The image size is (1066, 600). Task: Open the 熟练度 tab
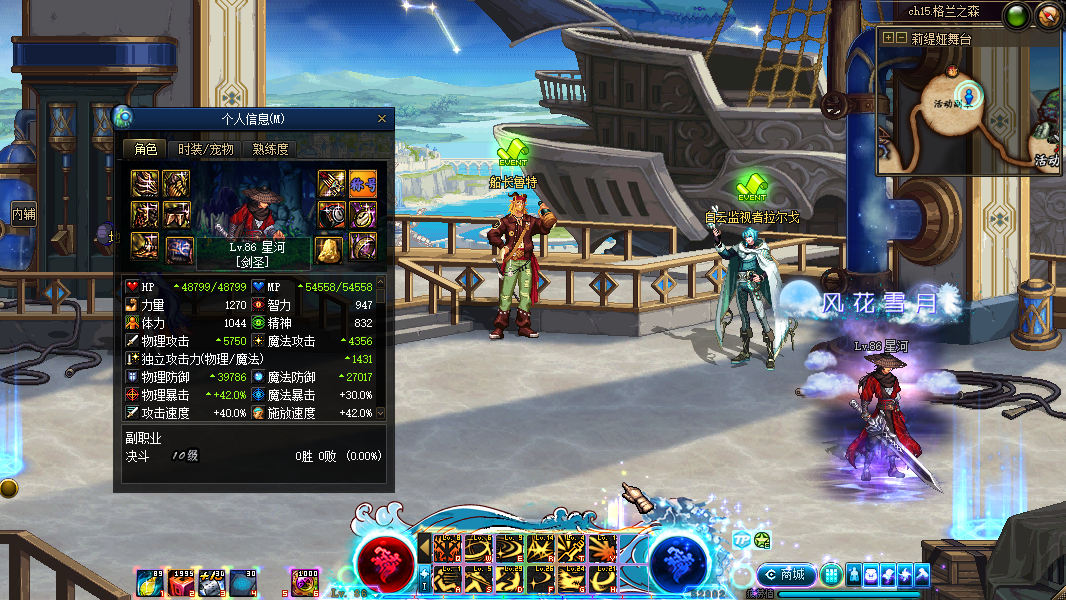tap(270, 149)
